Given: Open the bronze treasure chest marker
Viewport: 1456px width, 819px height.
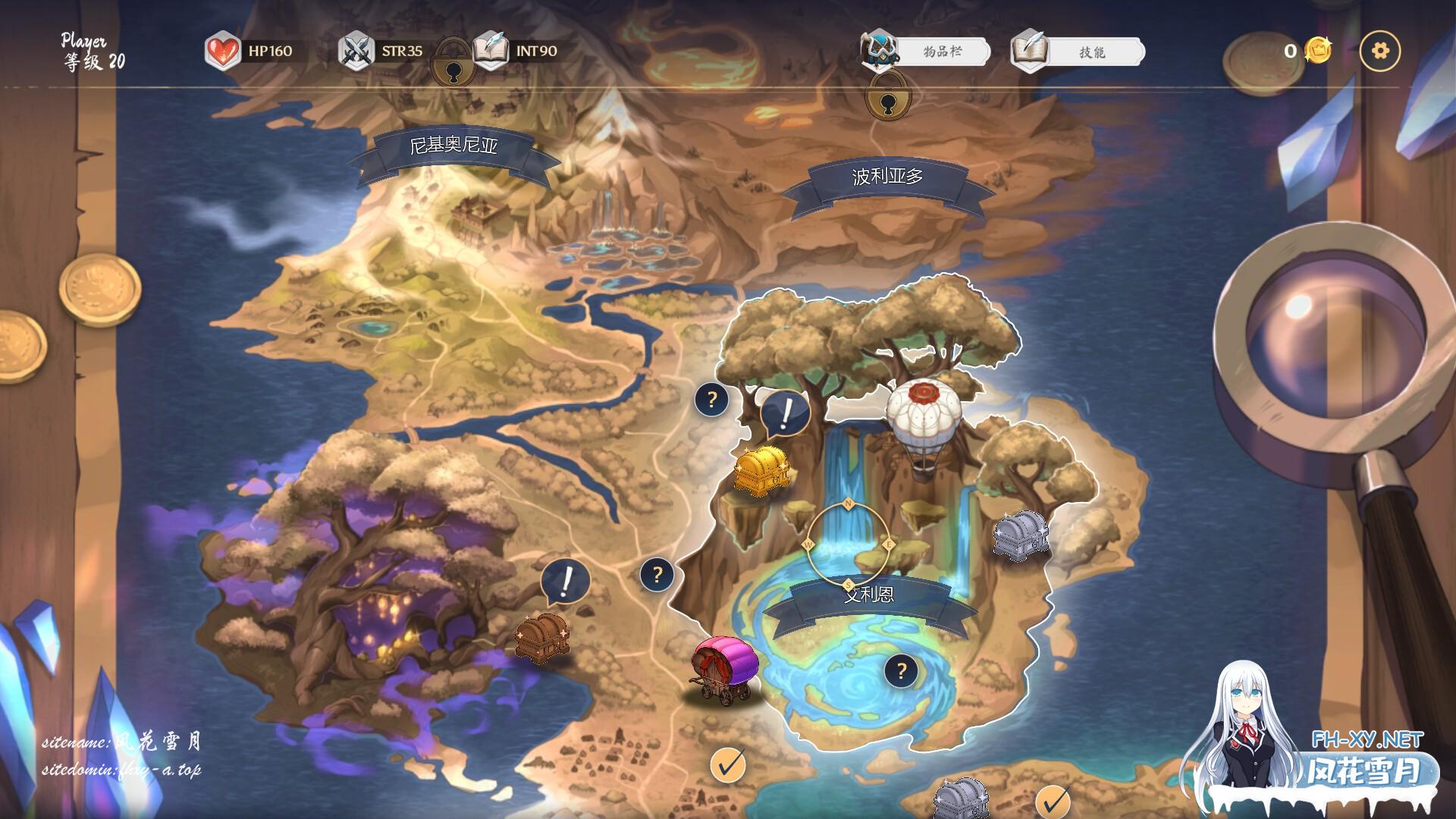Looking at the screenshot, I should pyautogui.click(x=541, y=635).
